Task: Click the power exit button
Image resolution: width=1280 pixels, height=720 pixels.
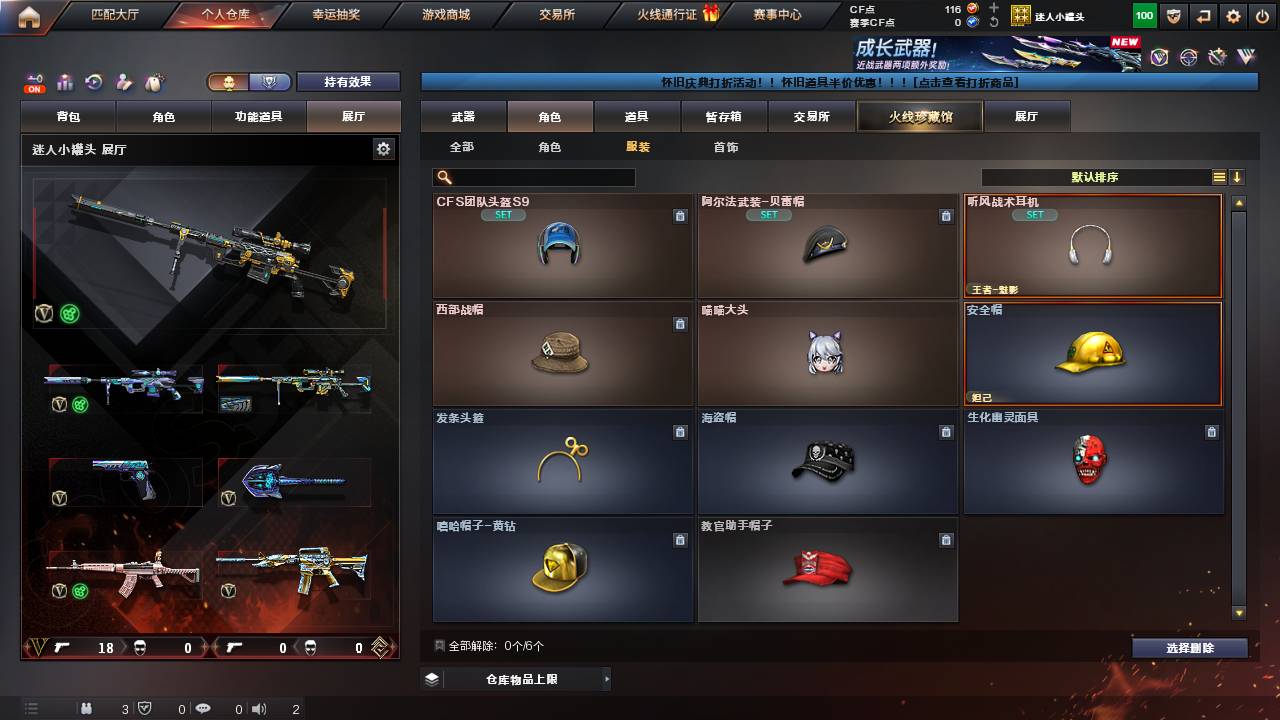Action: pos(1262,16)
